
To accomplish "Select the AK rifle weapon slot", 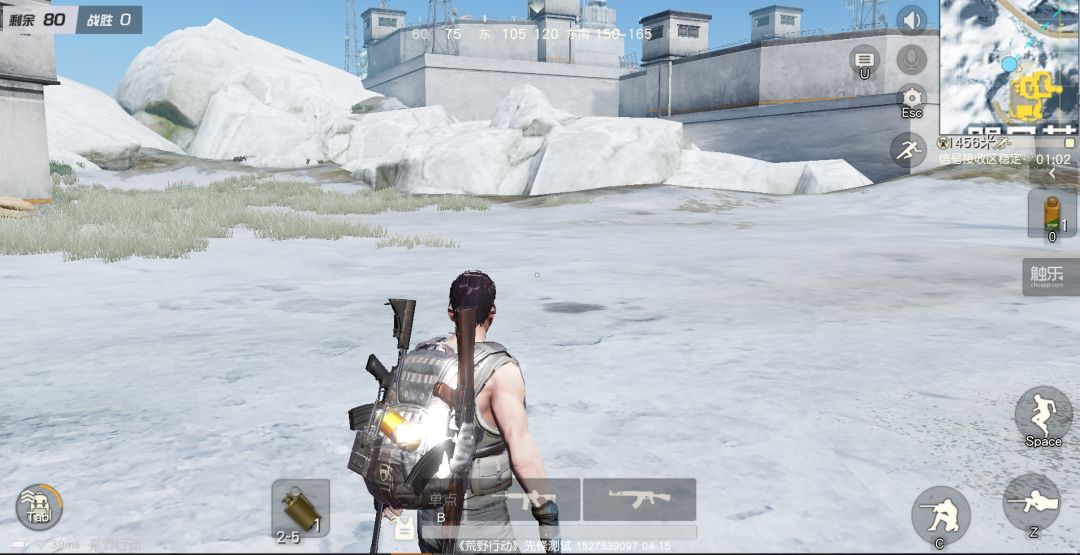I will 639,499.
